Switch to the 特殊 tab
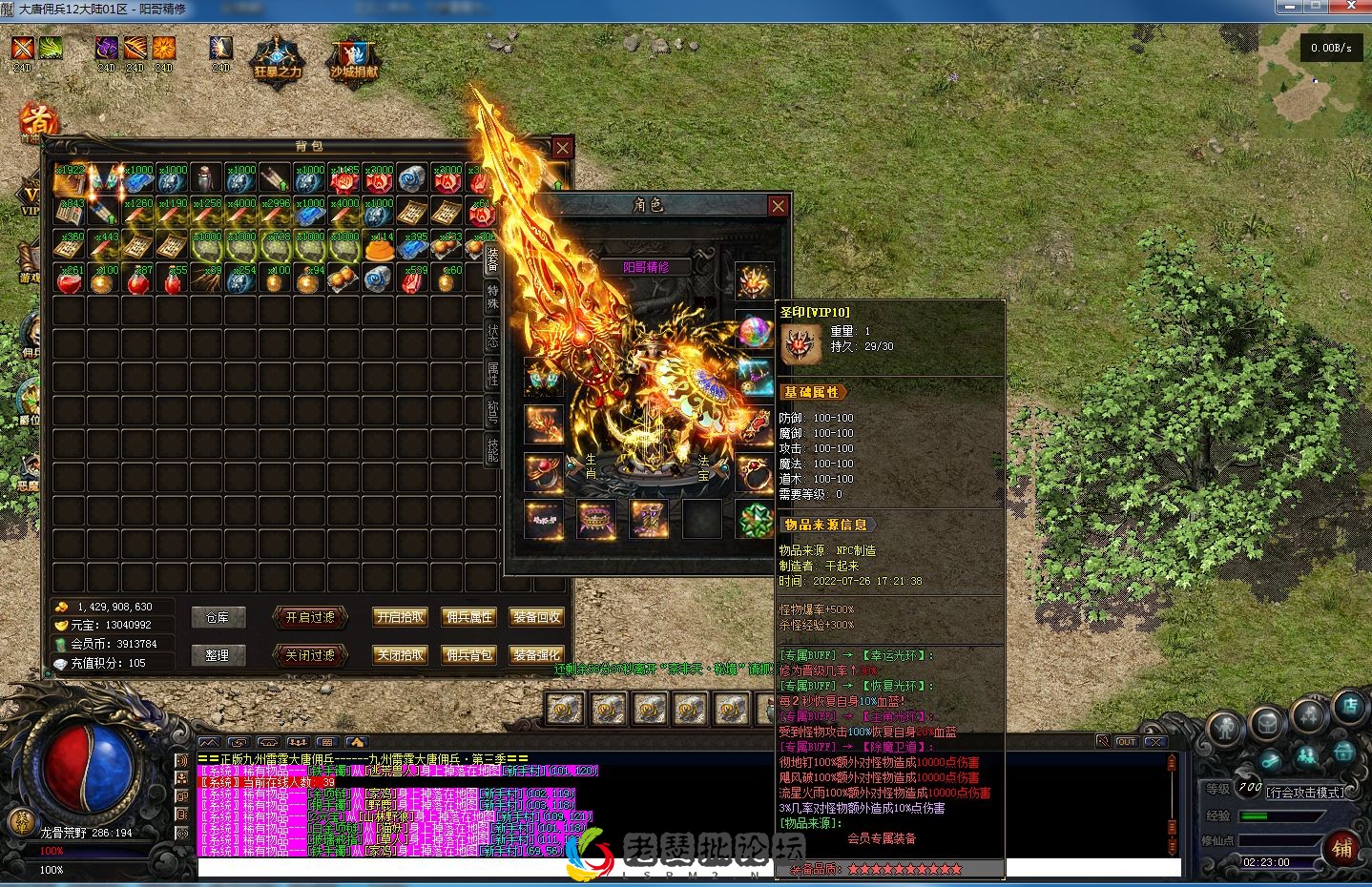 [x=492, y=297]
